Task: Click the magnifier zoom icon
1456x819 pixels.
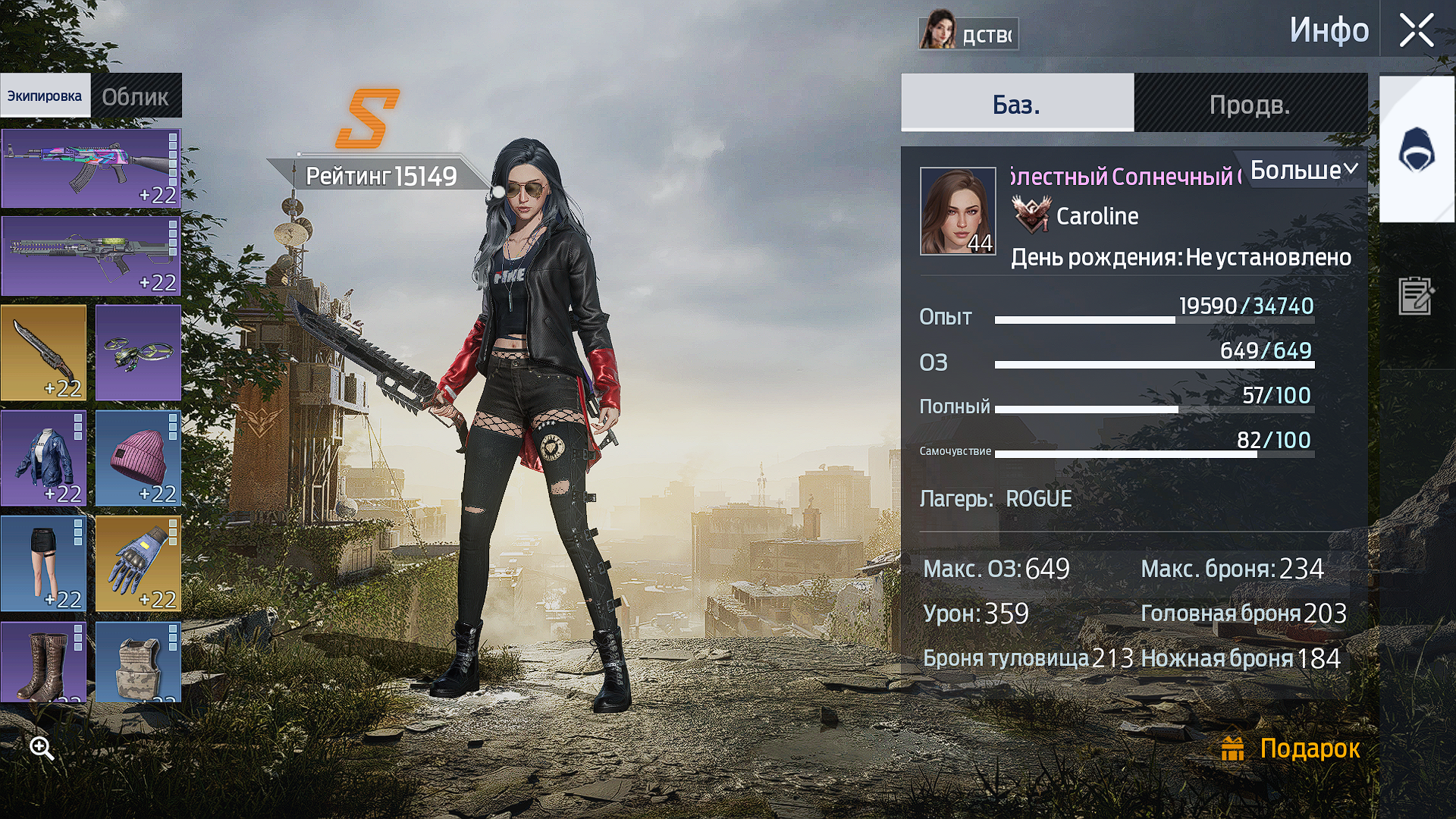Action: (x=42, y=748)
